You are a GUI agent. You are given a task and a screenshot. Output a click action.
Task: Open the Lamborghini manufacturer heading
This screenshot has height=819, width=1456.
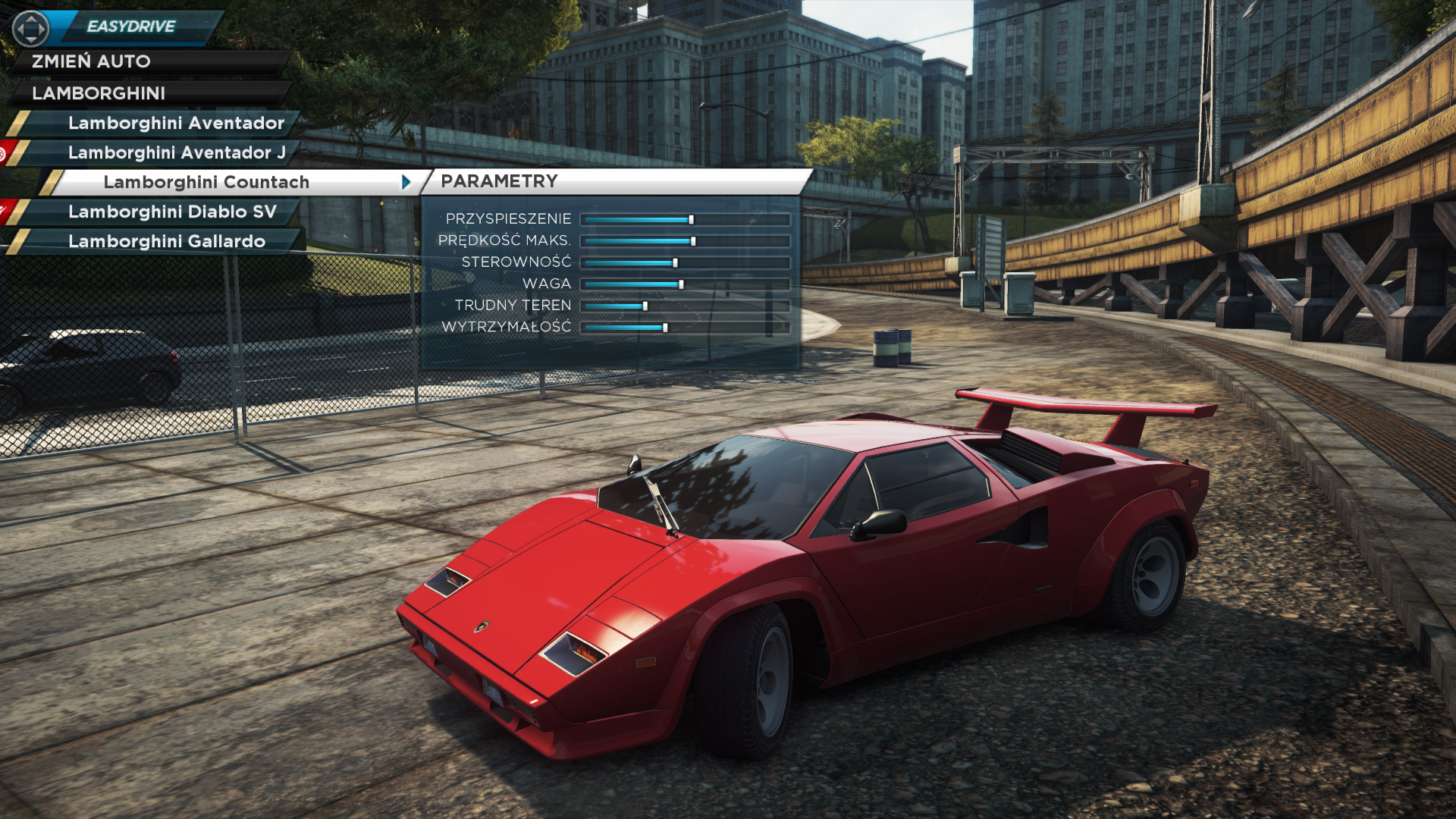pos(99,93)
